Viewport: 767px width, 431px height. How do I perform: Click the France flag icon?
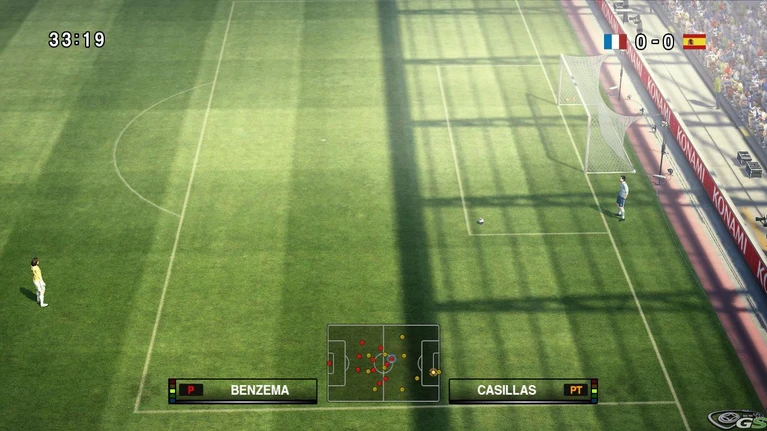click(x=615, y=41)
